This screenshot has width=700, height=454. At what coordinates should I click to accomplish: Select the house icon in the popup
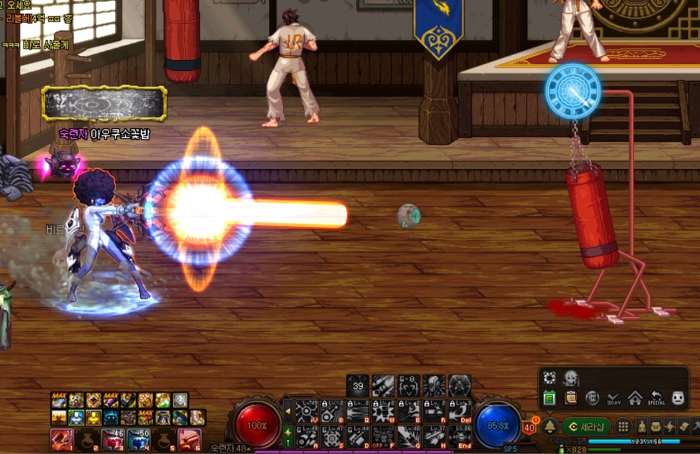coord(635,398)
